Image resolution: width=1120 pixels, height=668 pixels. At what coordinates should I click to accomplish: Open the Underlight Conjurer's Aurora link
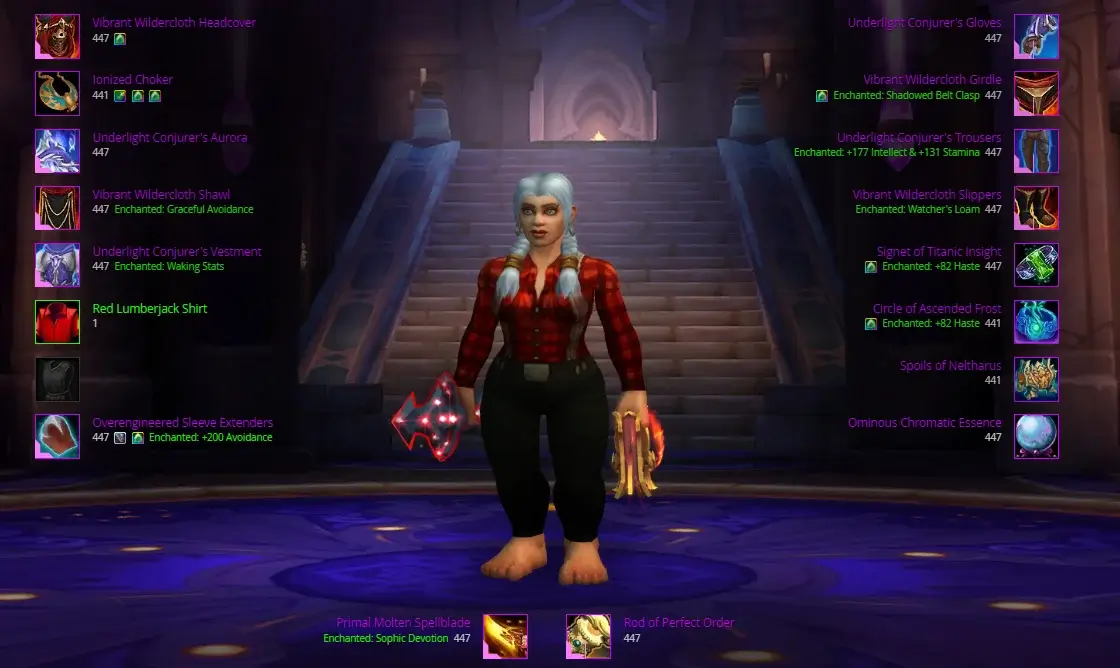(169, 138)
